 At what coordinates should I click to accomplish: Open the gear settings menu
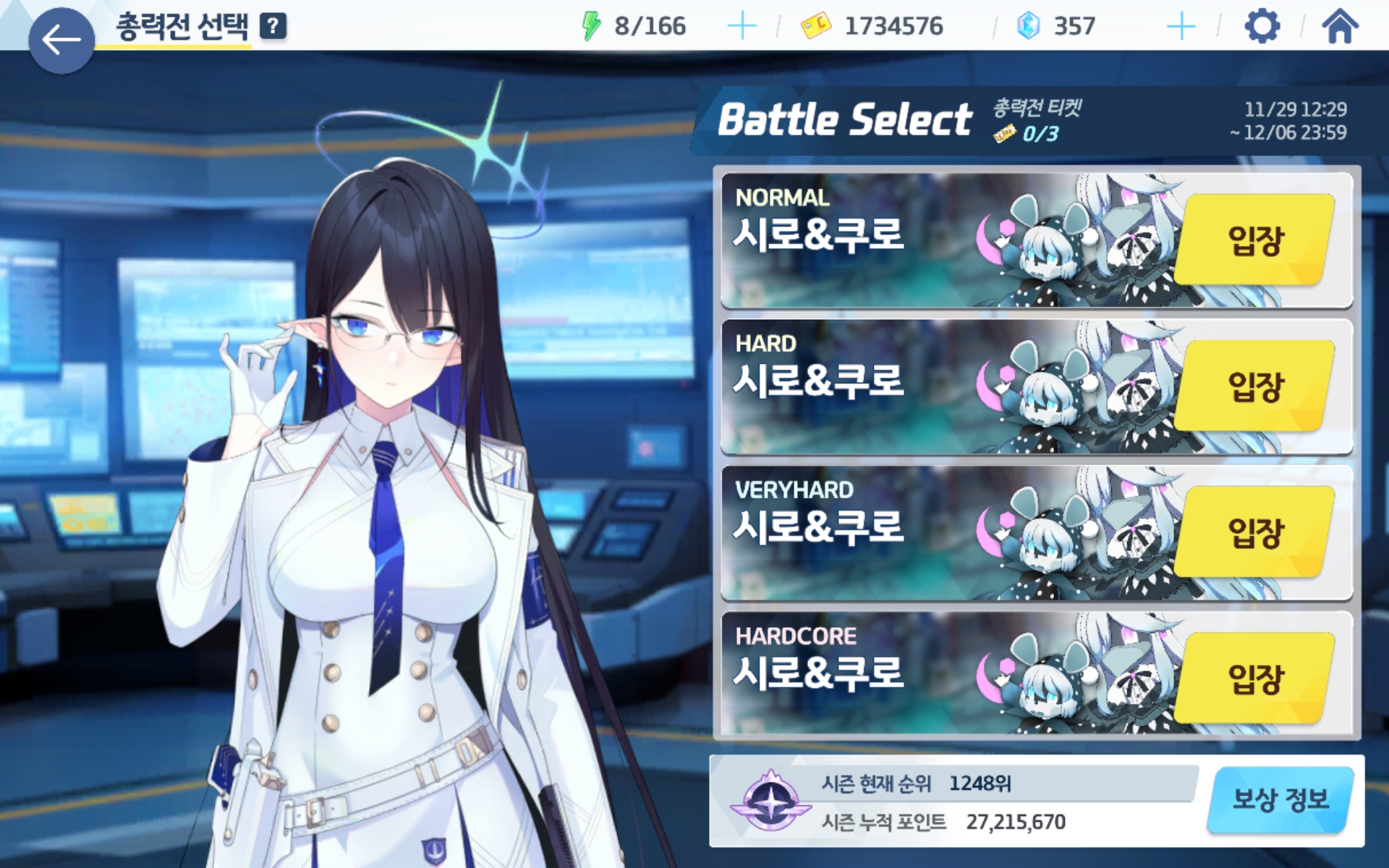(1262, 27)
